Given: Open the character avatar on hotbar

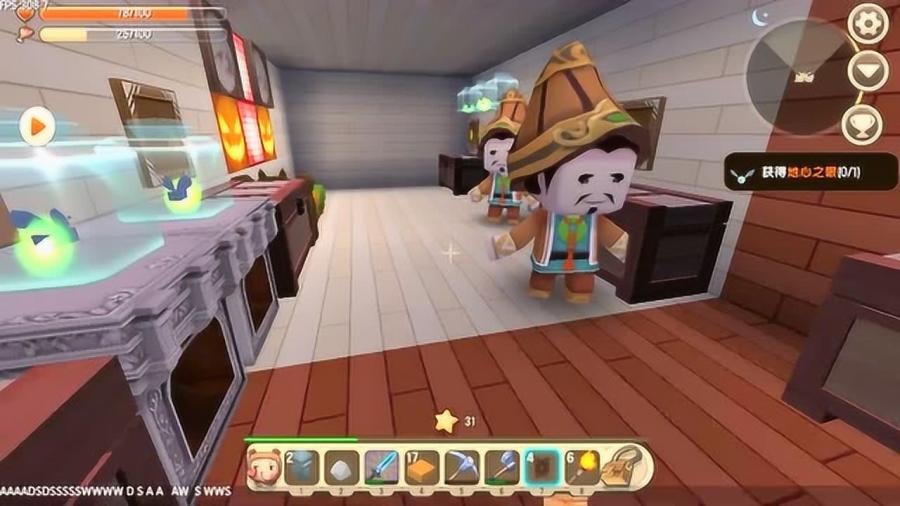Looking at the screenshot, I should (x=264, y=467).
